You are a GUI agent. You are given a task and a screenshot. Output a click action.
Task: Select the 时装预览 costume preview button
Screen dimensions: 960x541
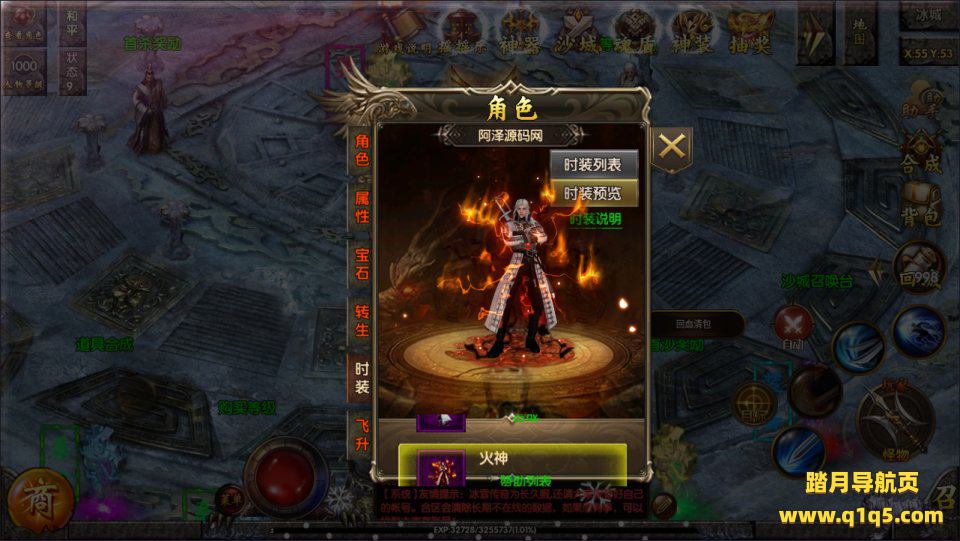pos(594,194)
